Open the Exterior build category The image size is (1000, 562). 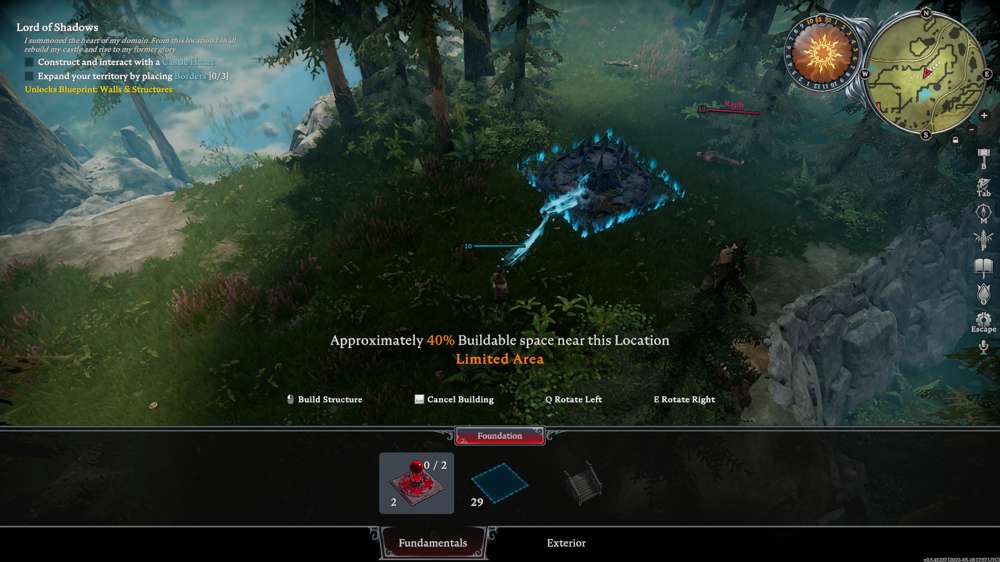click(x=566, y=543)
